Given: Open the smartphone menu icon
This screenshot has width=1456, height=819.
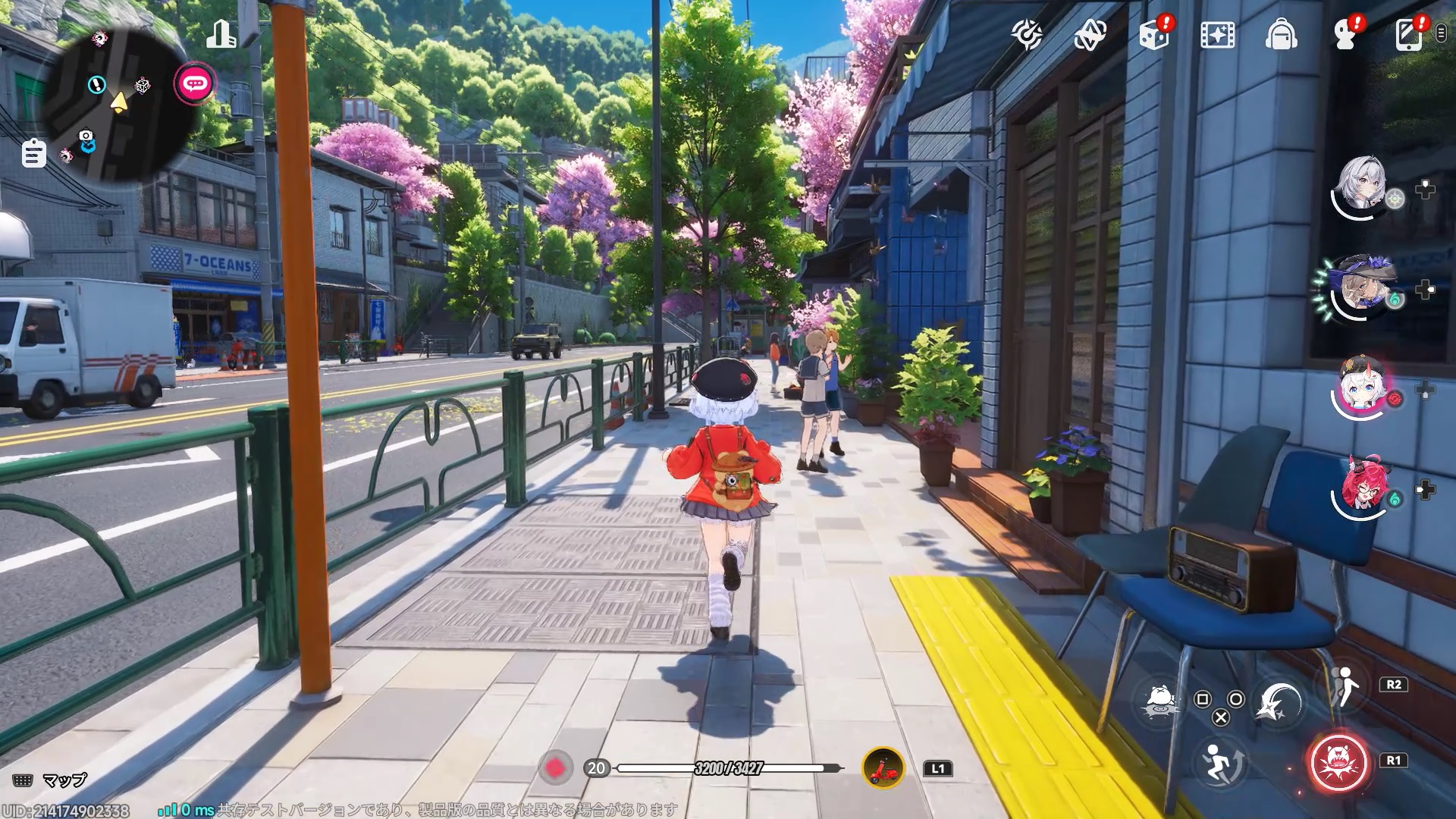Looking at the screenshot, I should (1408, 35).
